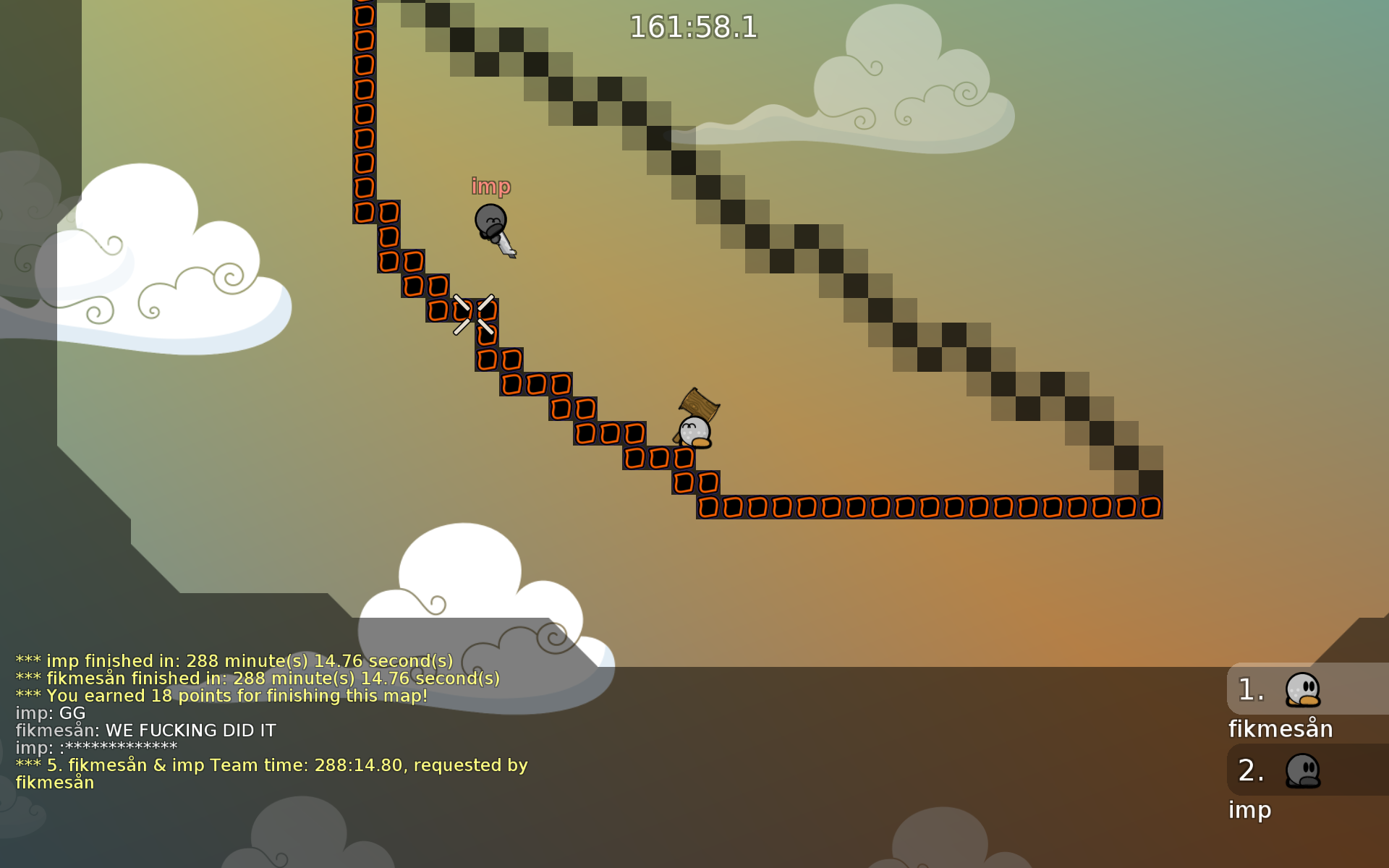Click the imp name label on the scoreboard

[1249, 811]
